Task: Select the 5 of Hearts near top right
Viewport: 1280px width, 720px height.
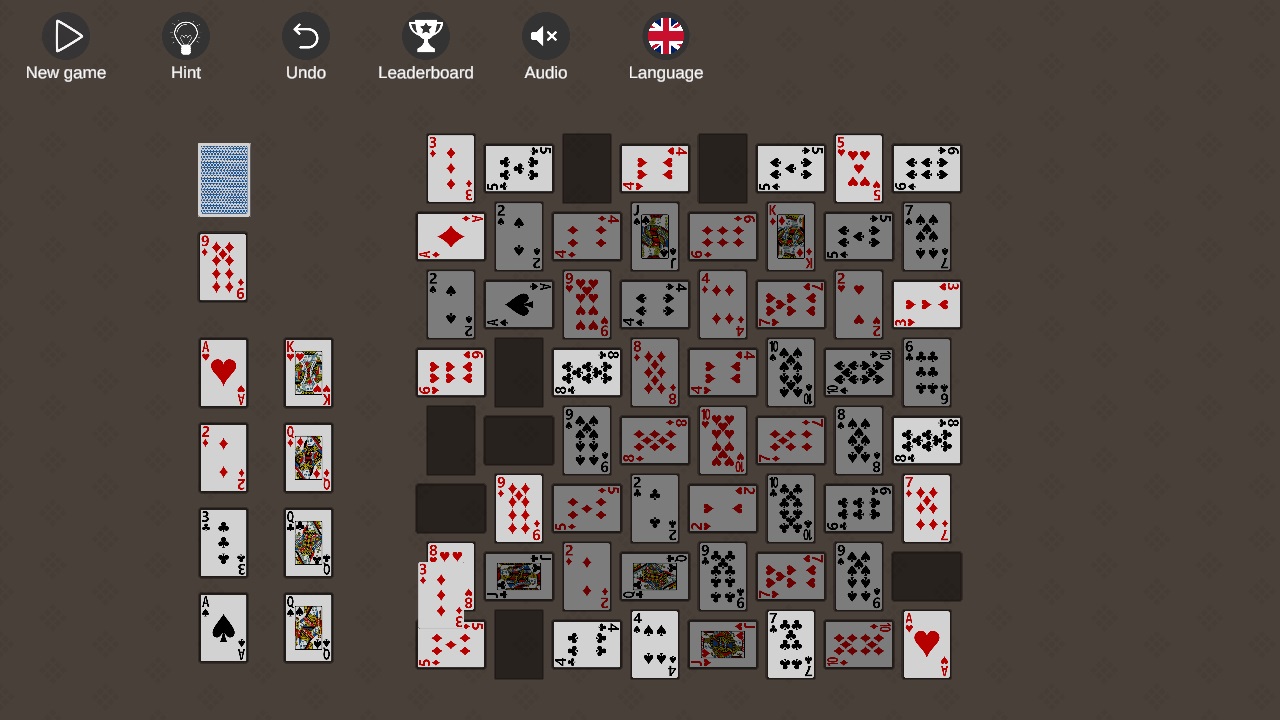Action: (858, 167)
